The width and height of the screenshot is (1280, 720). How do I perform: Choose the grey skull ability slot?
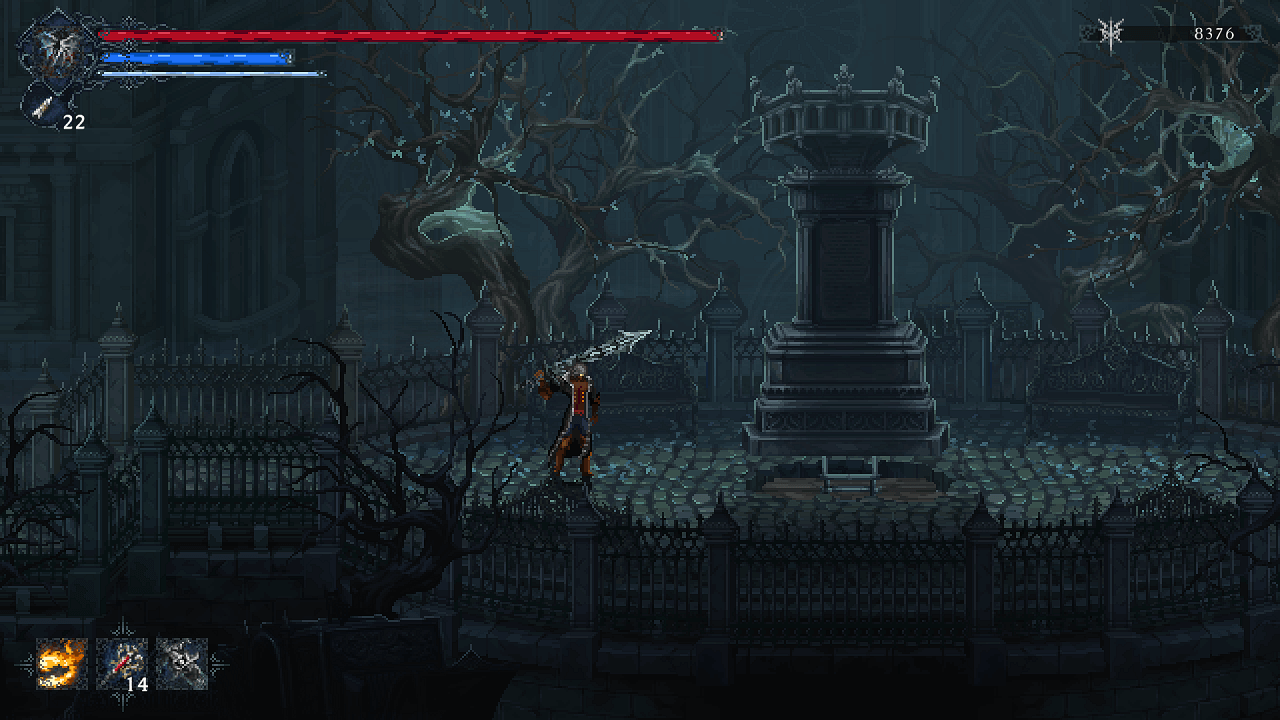tap(182, 664)
